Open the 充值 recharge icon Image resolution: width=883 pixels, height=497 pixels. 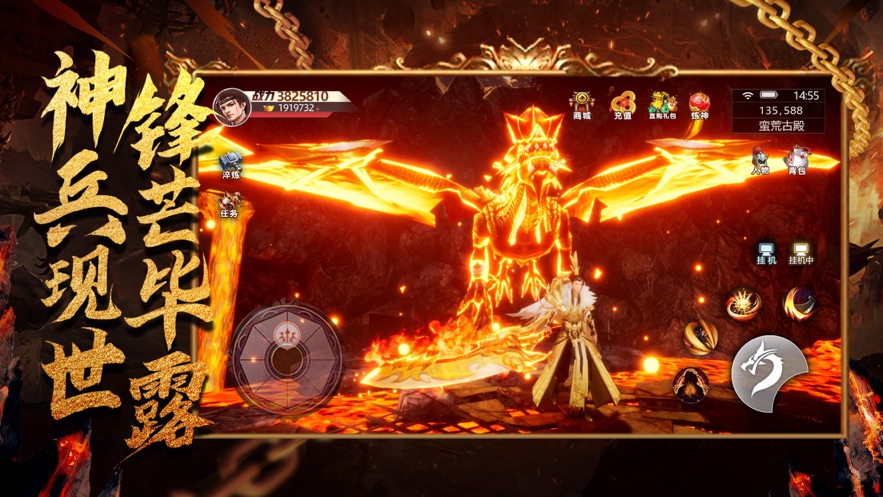(x=622, y=104)
